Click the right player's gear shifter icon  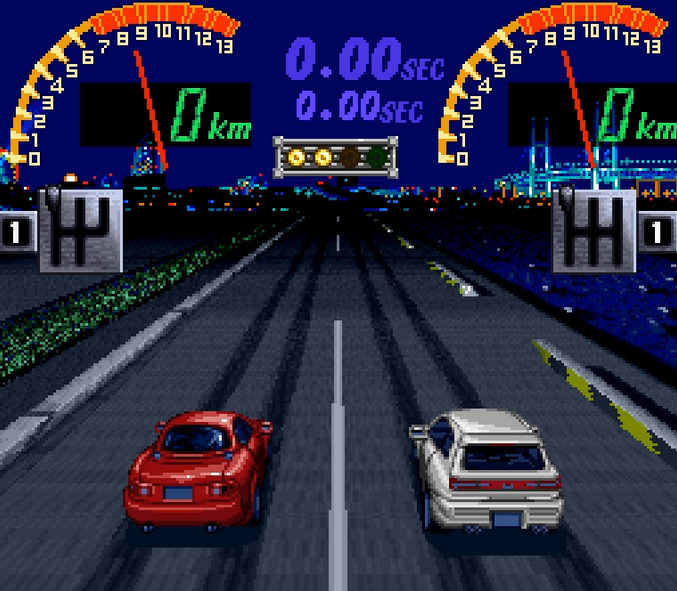click(x=594, y=230)
